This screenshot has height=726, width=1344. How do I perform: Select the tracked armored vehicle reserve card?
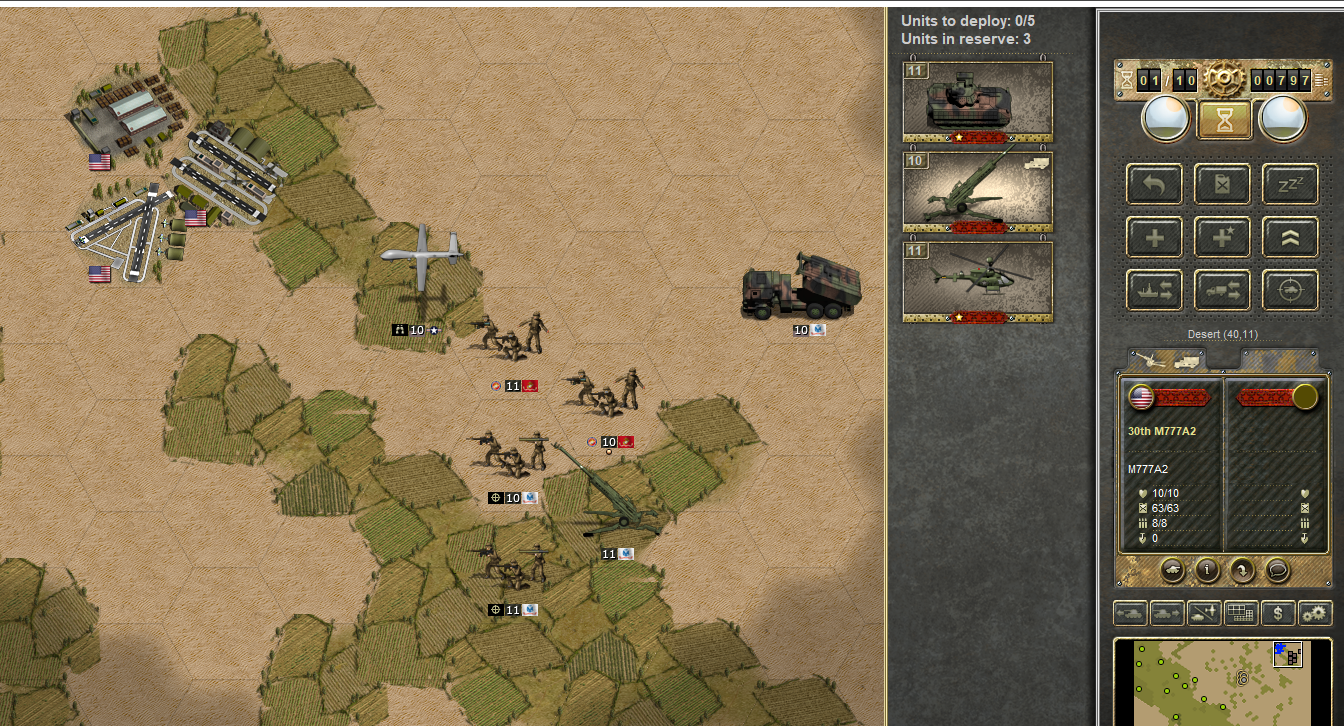pyautogui.click(x=978, y=101)
